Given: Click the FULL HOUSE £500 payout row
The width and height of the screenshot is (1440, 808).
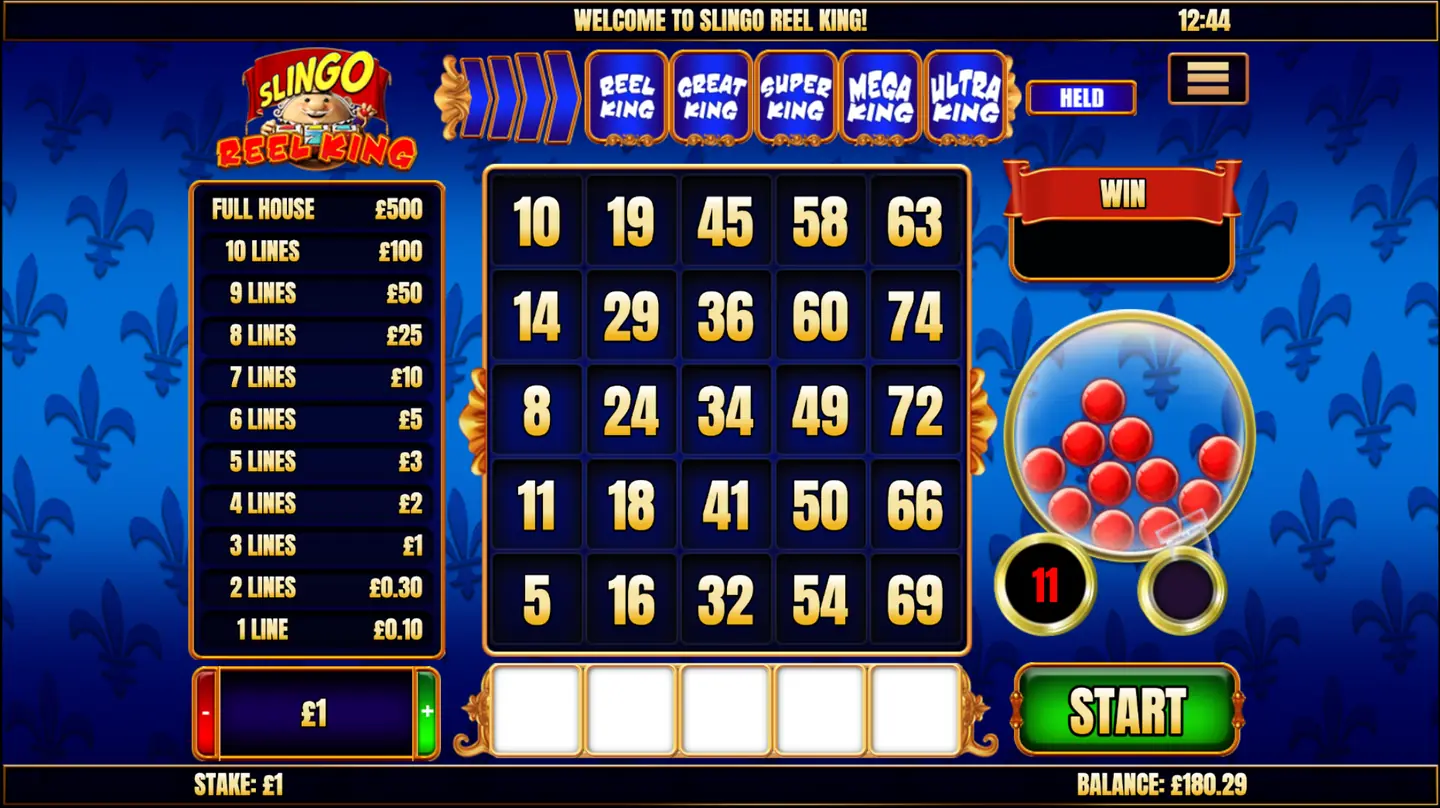Looking at the screenshot, I should point(316,210).
